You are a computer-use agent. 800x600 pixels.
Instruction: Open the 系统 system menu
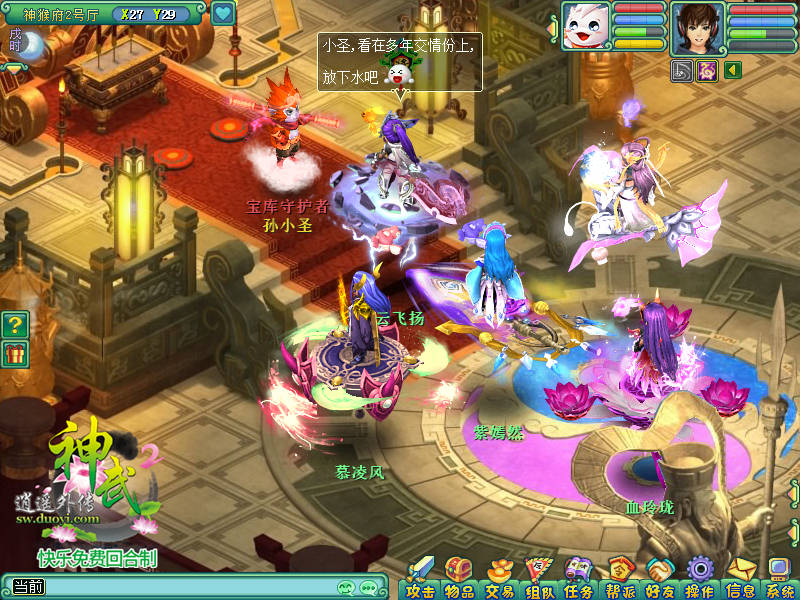pos(779,578)
